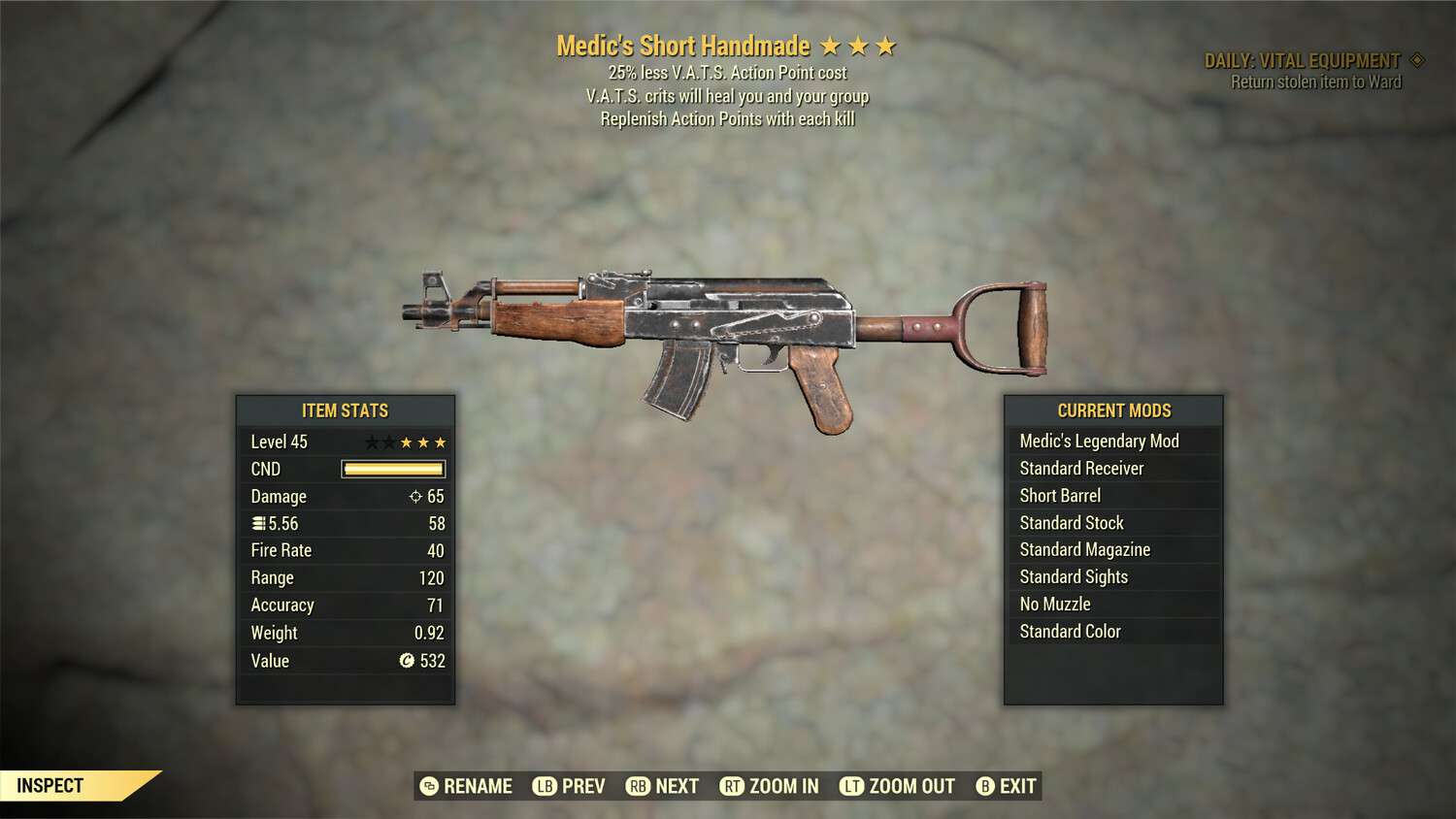Click the LB button icon before PREV

click(x=545, y=786)
